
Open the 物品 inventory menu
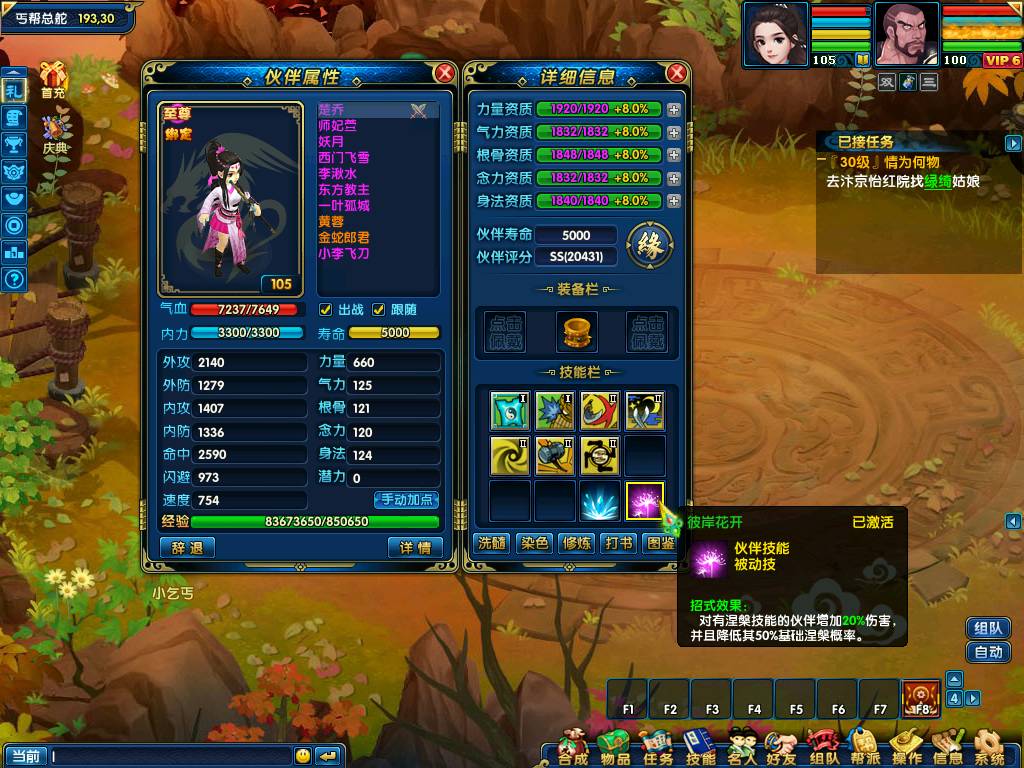tap(615, 745)
